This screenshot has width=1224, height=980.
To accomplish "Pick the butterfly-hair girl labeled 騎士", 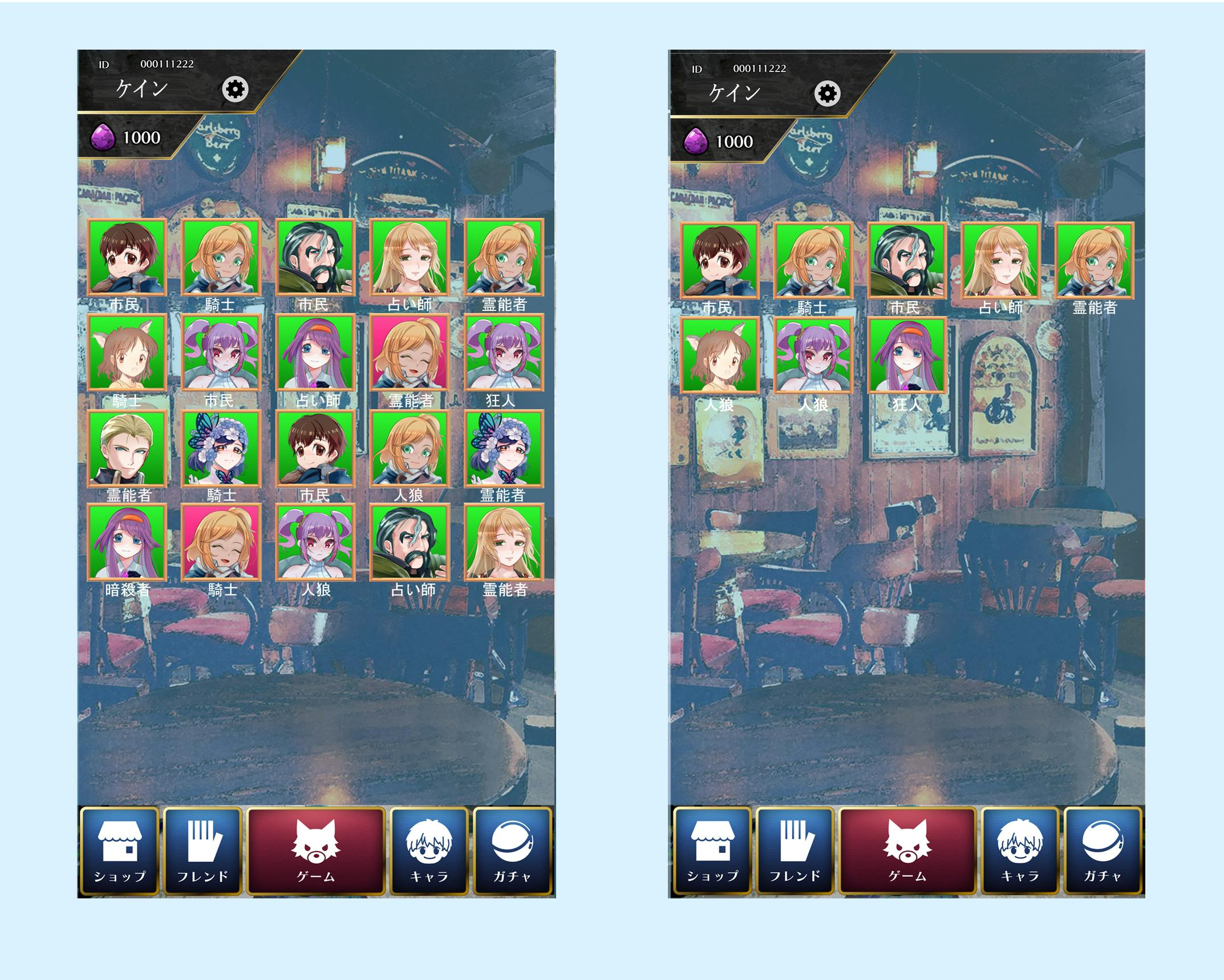I will coord(221,448).
